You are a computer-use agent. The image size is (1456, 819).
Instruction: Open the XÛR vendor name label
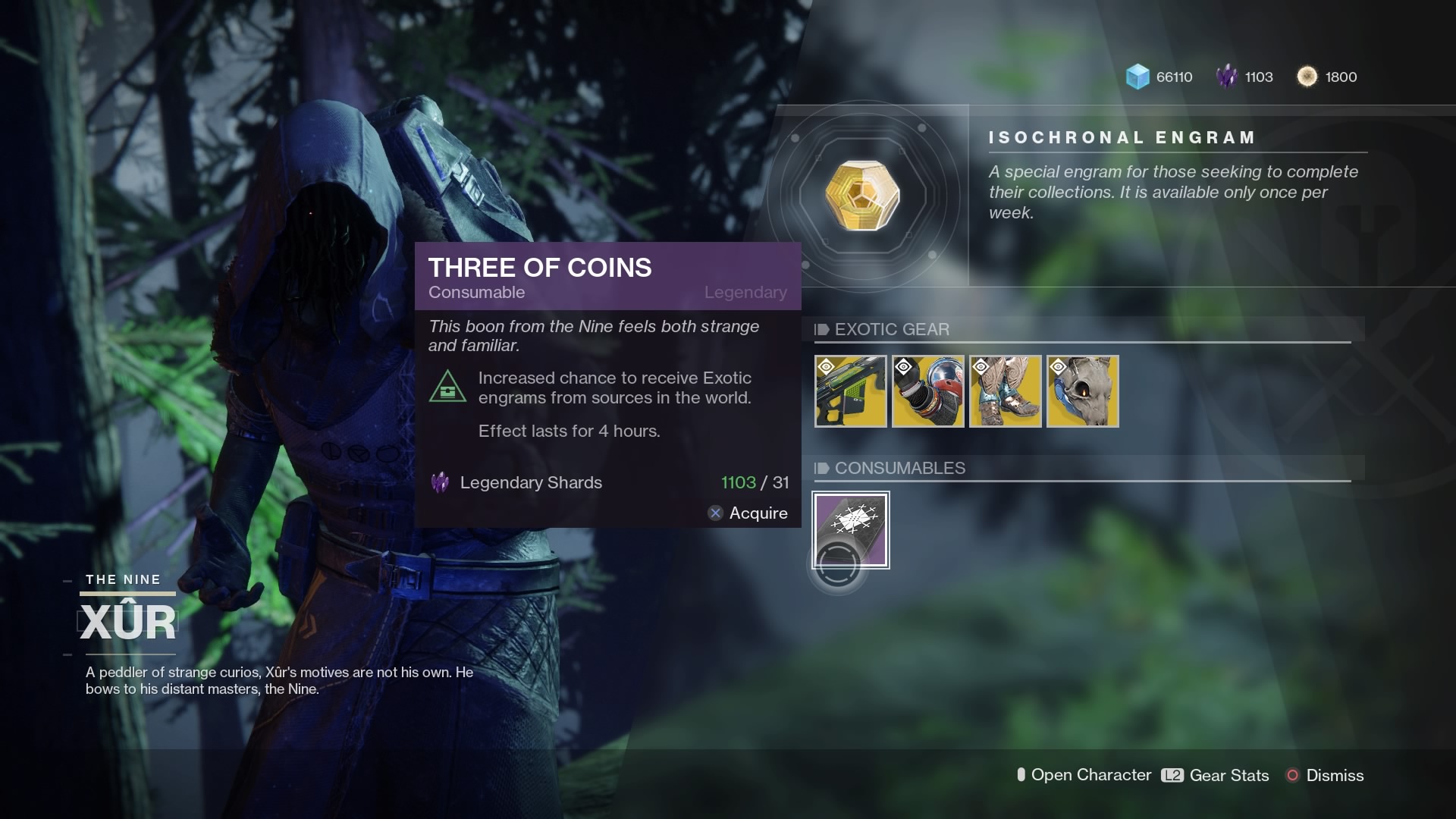pyautogui.click(x=127, y=620)
